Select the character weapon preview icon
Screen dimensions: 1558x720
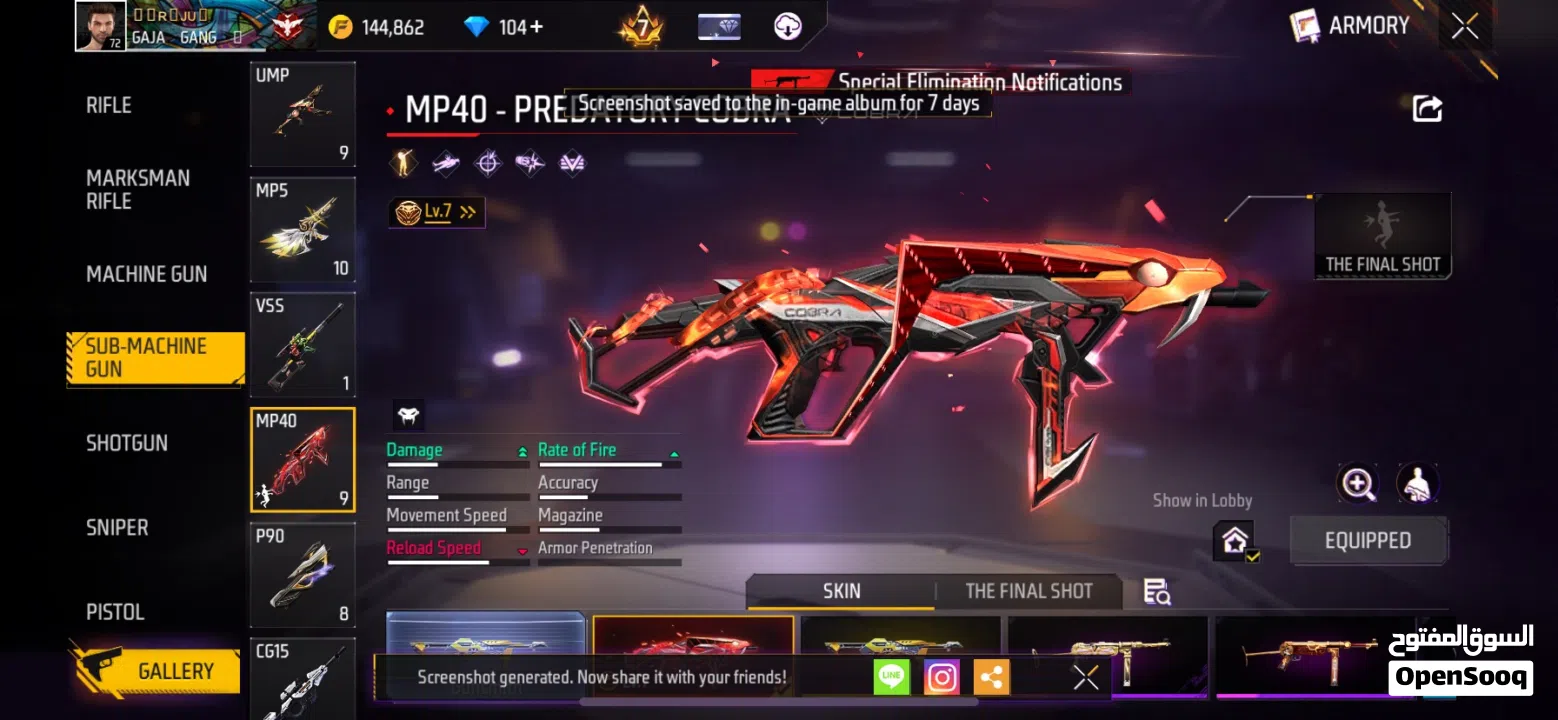(x=1416, y=484)
